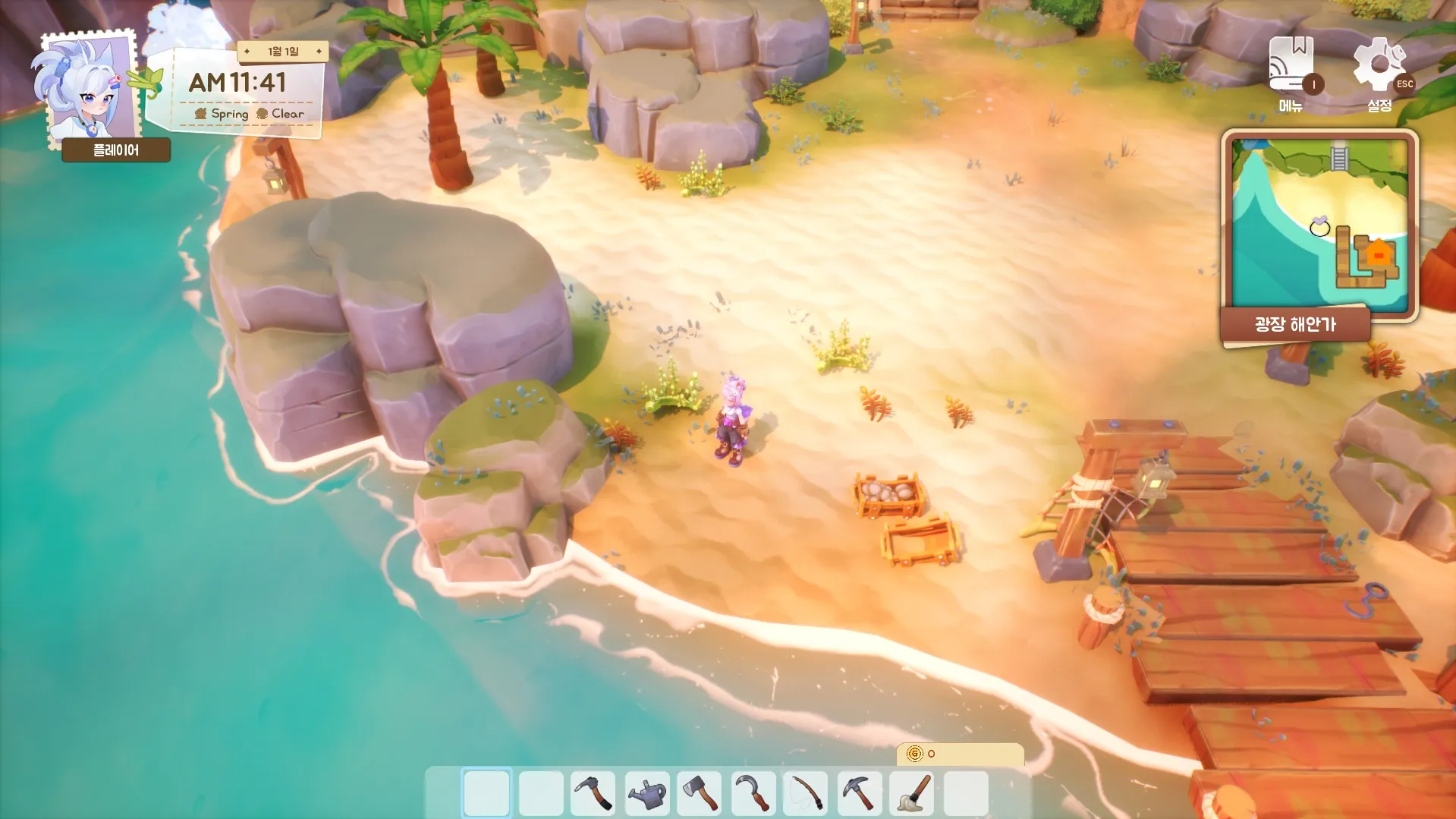
Task: Open the 설정 gear settings
Action: tap(1378, 66)
